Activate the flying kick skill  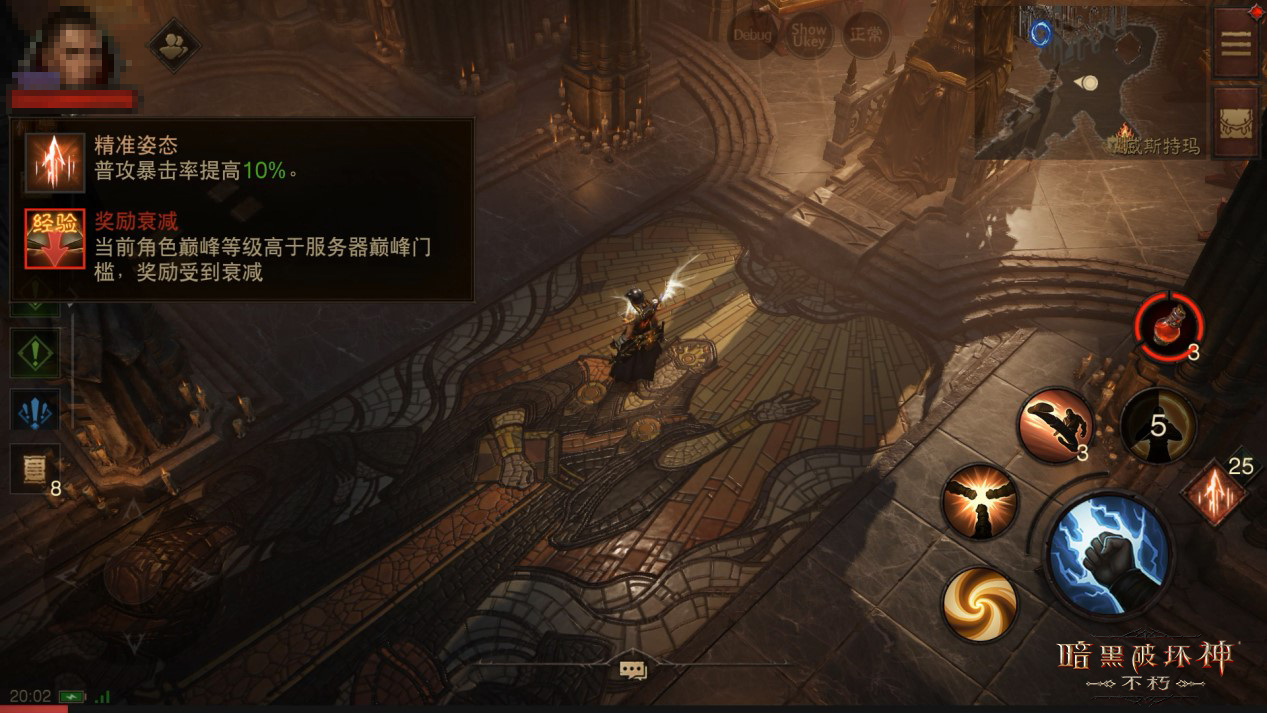(1054, 424)
